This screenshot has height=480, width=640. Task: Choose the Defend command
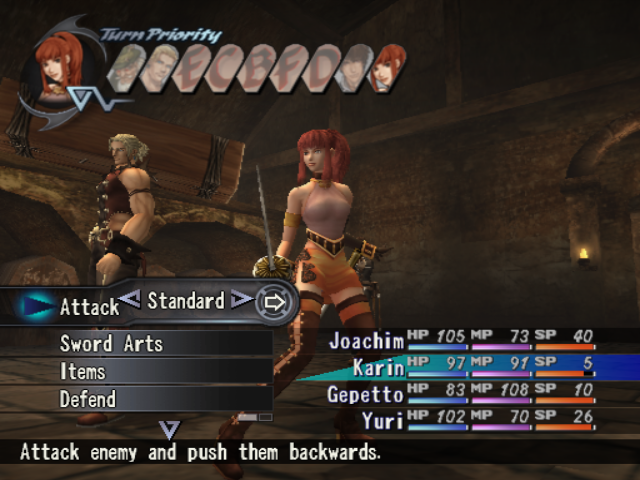click(87, 399)
